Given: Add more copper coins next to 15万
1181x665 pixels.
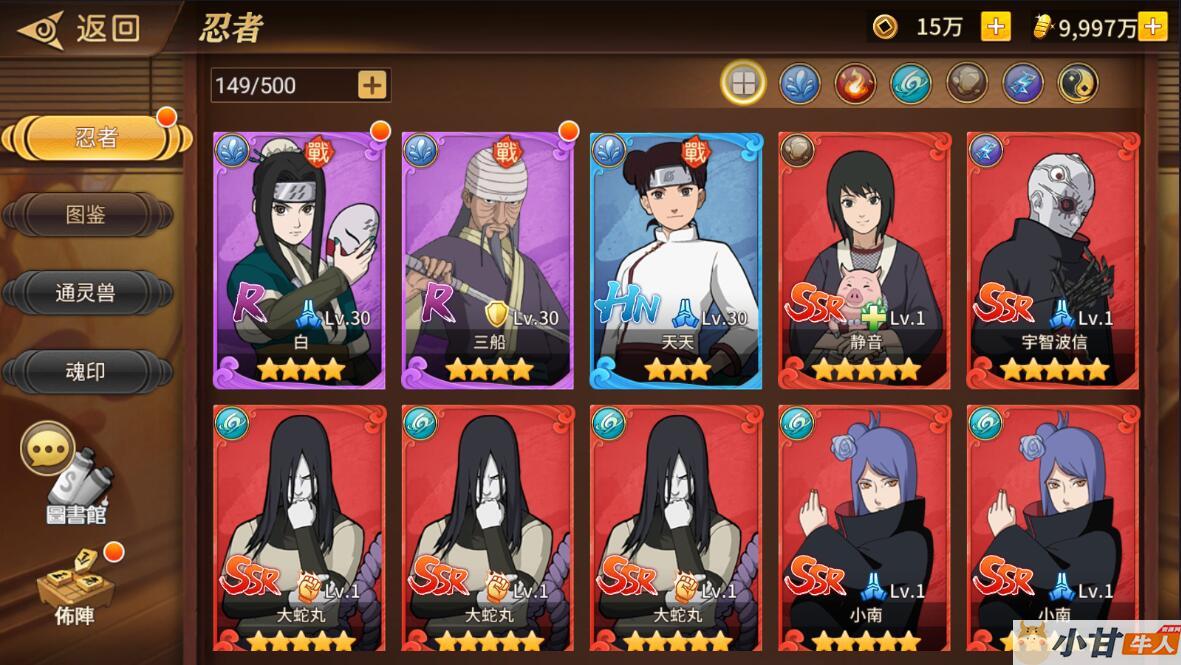Looking at the screenshot, I should [x=995, y=27].
